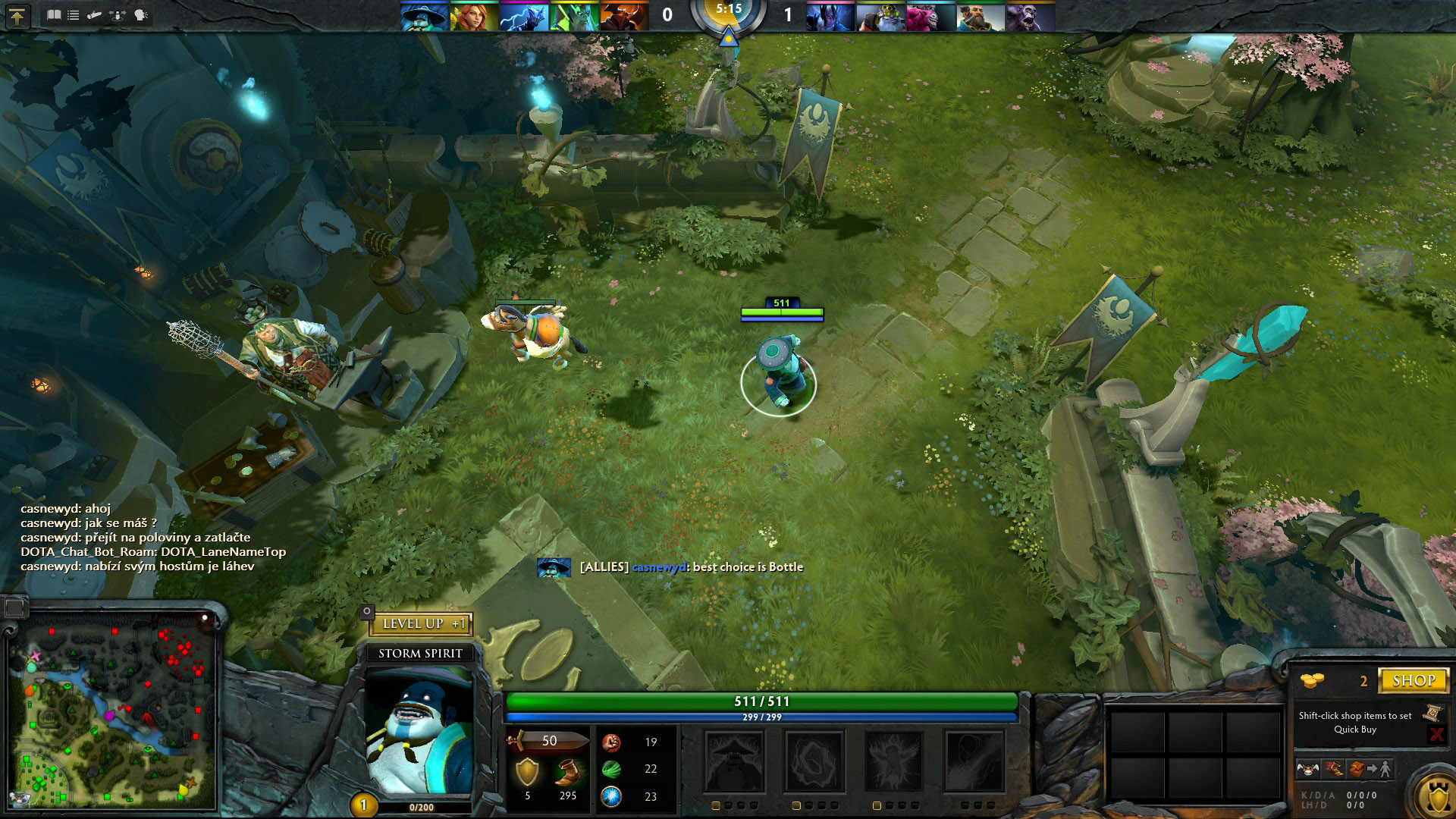The width and height of the screenshot is (1456, 819).
Task: Click the courier speed burst boots icon
Action: (x=1335, y=769)
